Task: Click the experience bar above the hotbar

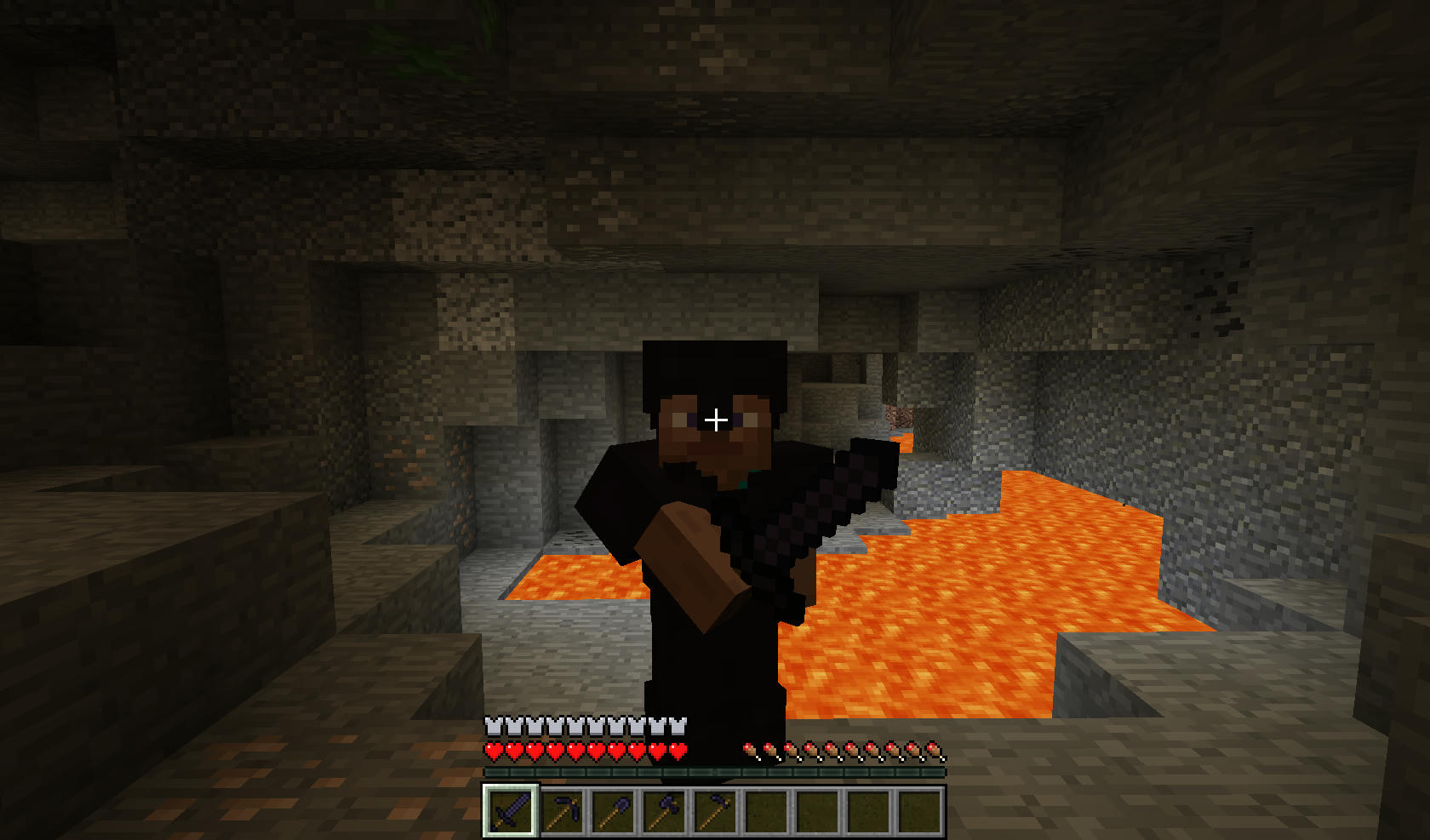Action: pos(715,773)
